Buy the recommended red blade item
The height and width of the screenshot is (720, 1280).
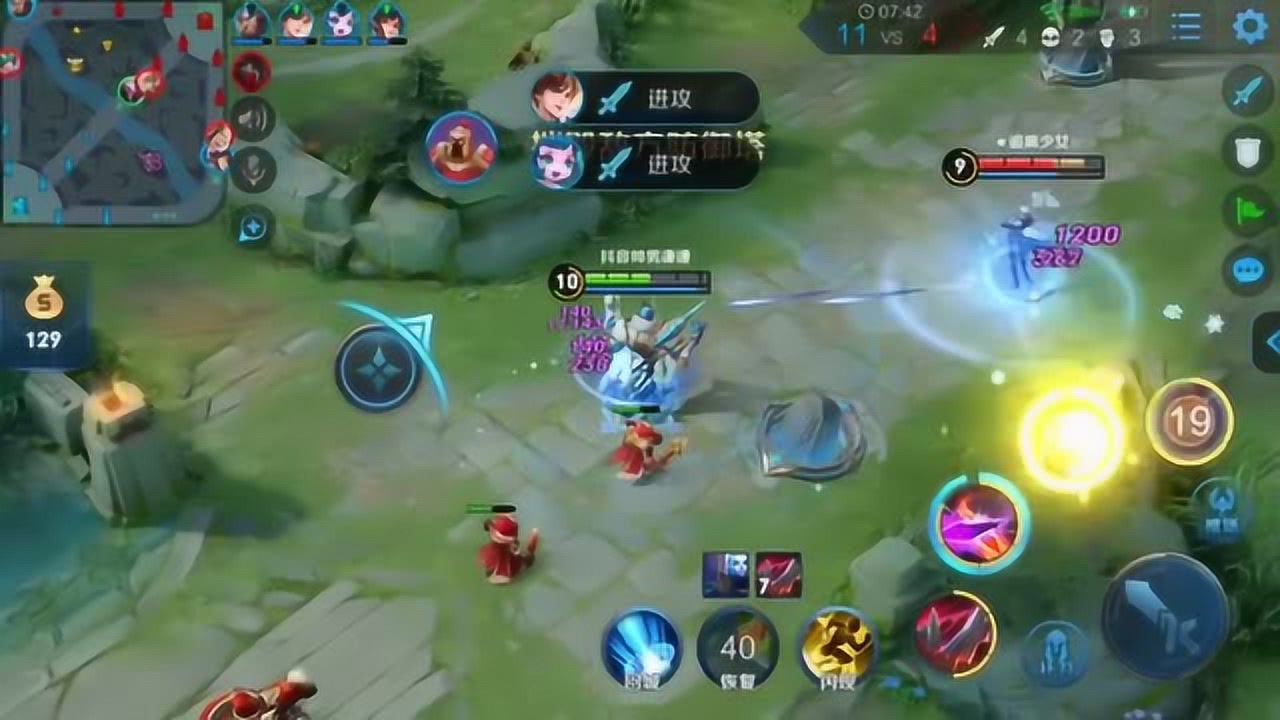pyautogui.click(x=778, y=575)
